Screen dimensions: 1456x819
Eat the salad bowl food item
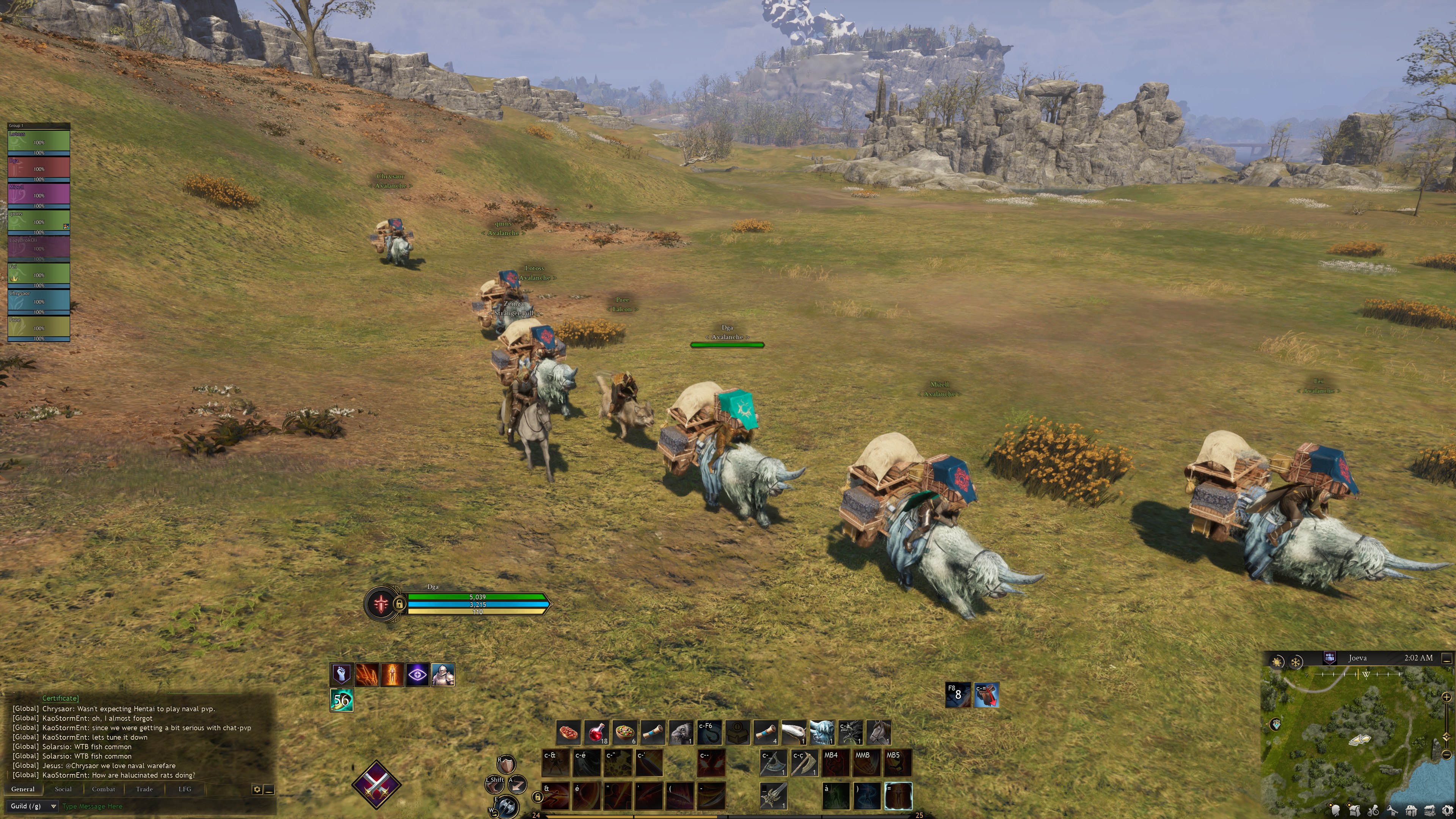624,733
